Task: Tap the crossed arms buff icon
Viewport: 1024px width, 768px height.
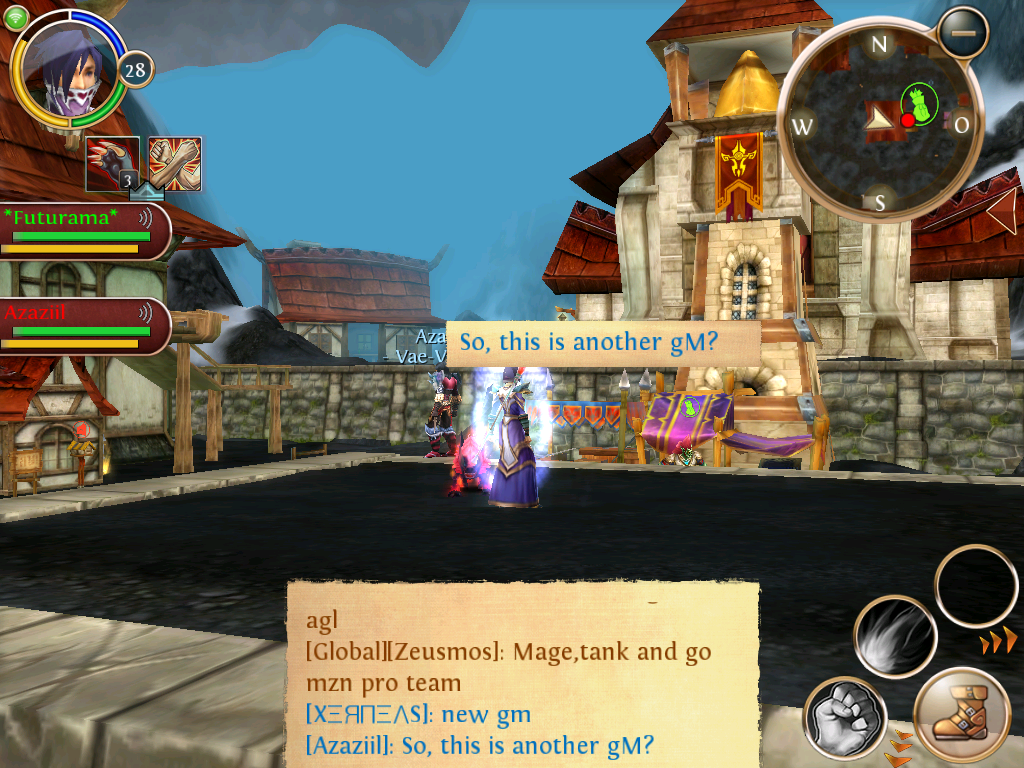Action: point(175,163)
